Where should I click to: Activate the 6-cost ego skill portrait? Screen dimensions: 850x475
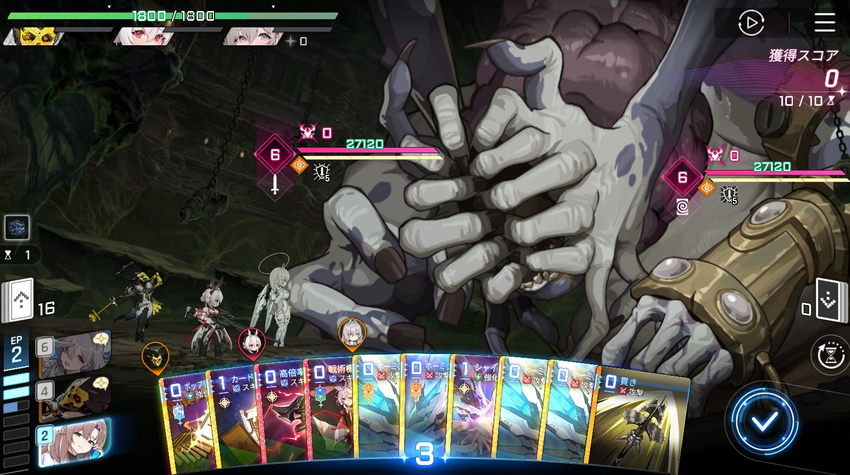pyautogui.click(x=75, y=354)
